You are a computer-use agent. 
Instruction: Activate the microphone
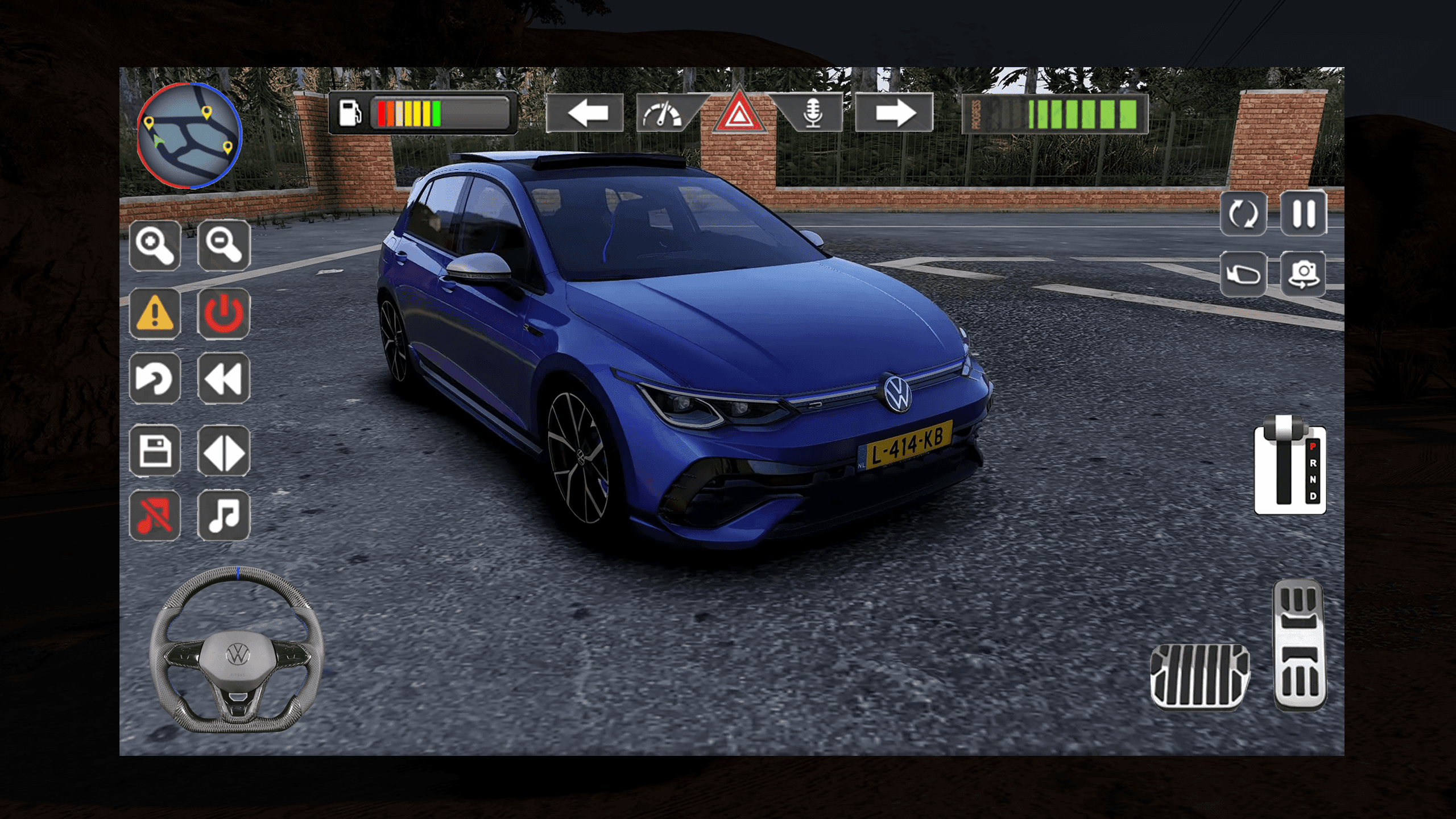click(814, 114)
